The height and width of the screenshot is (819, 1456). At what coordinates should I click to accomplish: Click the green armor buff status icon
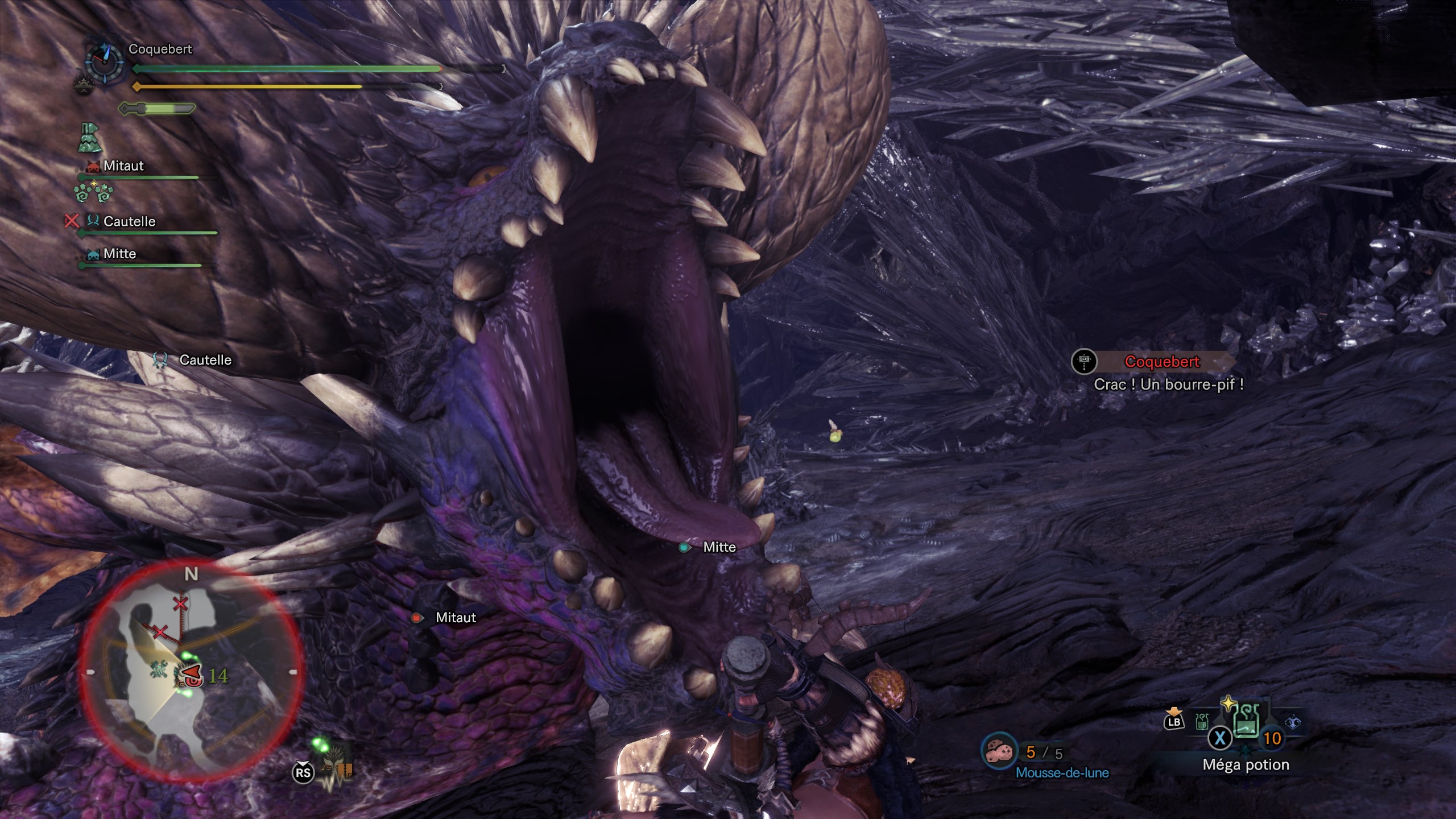(89, 138)
